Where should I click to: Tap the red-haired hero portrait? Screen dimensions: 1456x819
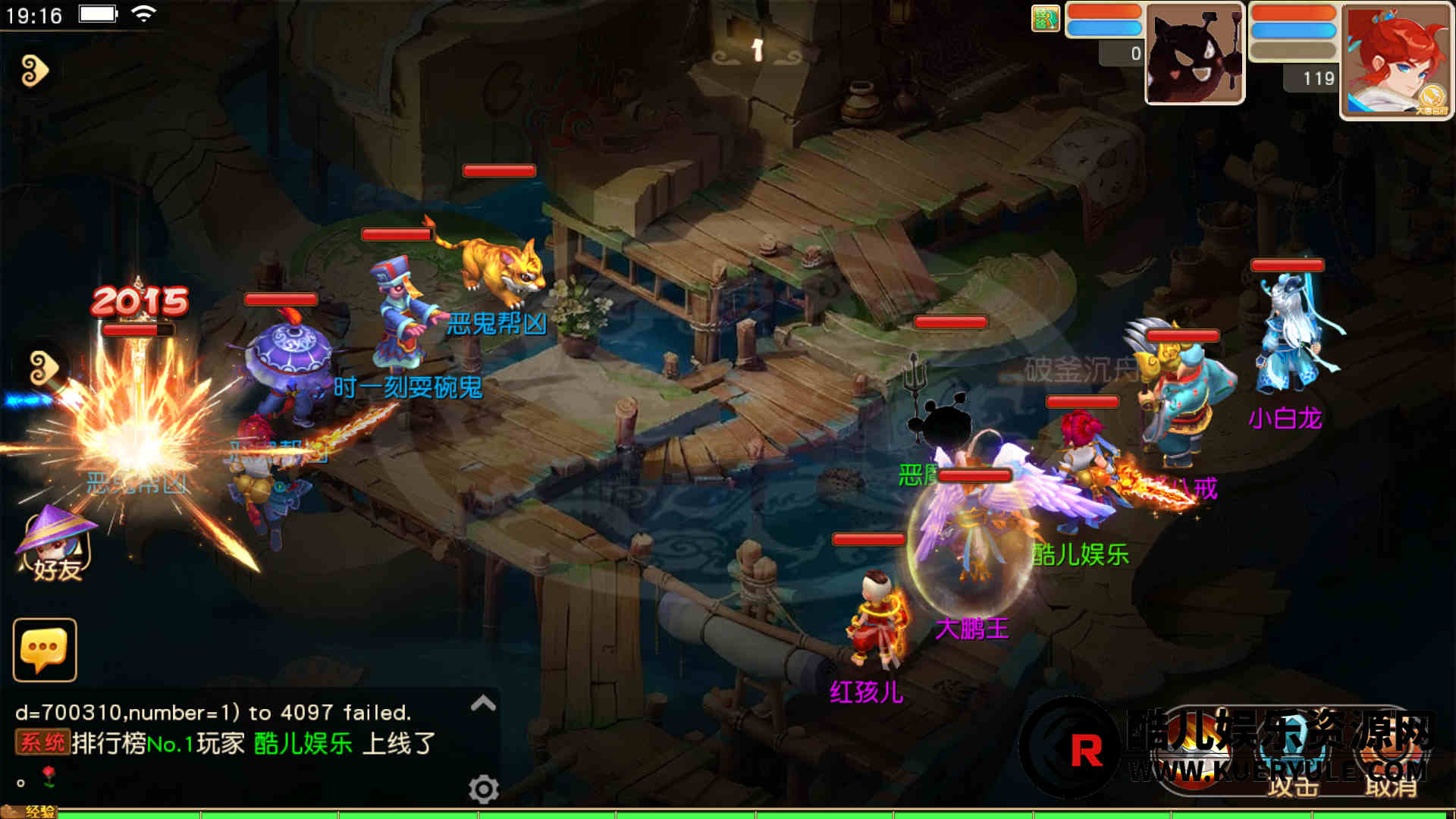[x=1395, y=61]
